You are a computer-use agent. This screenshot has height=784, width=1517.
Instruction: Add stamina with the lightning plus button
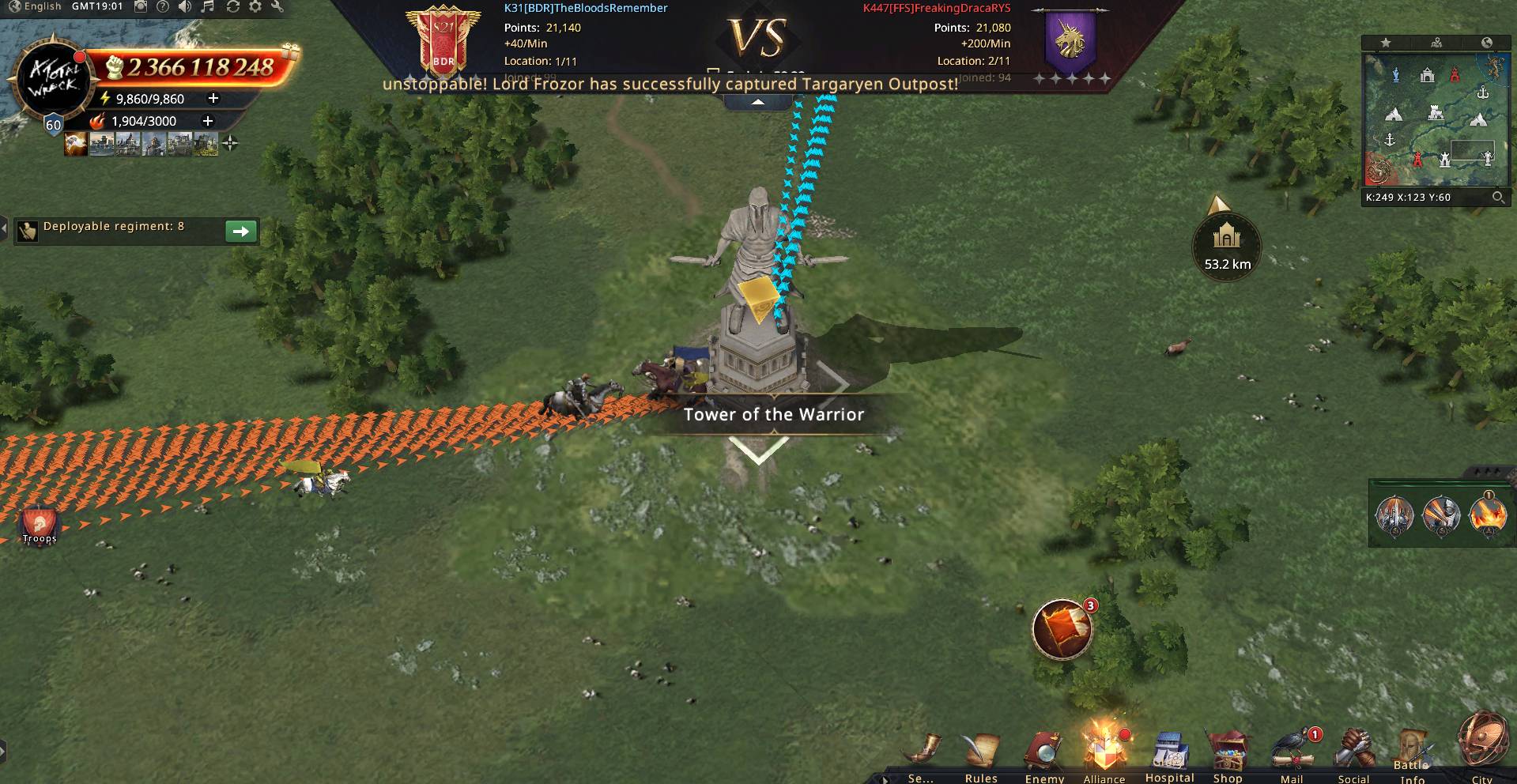[x=213, y=99]
